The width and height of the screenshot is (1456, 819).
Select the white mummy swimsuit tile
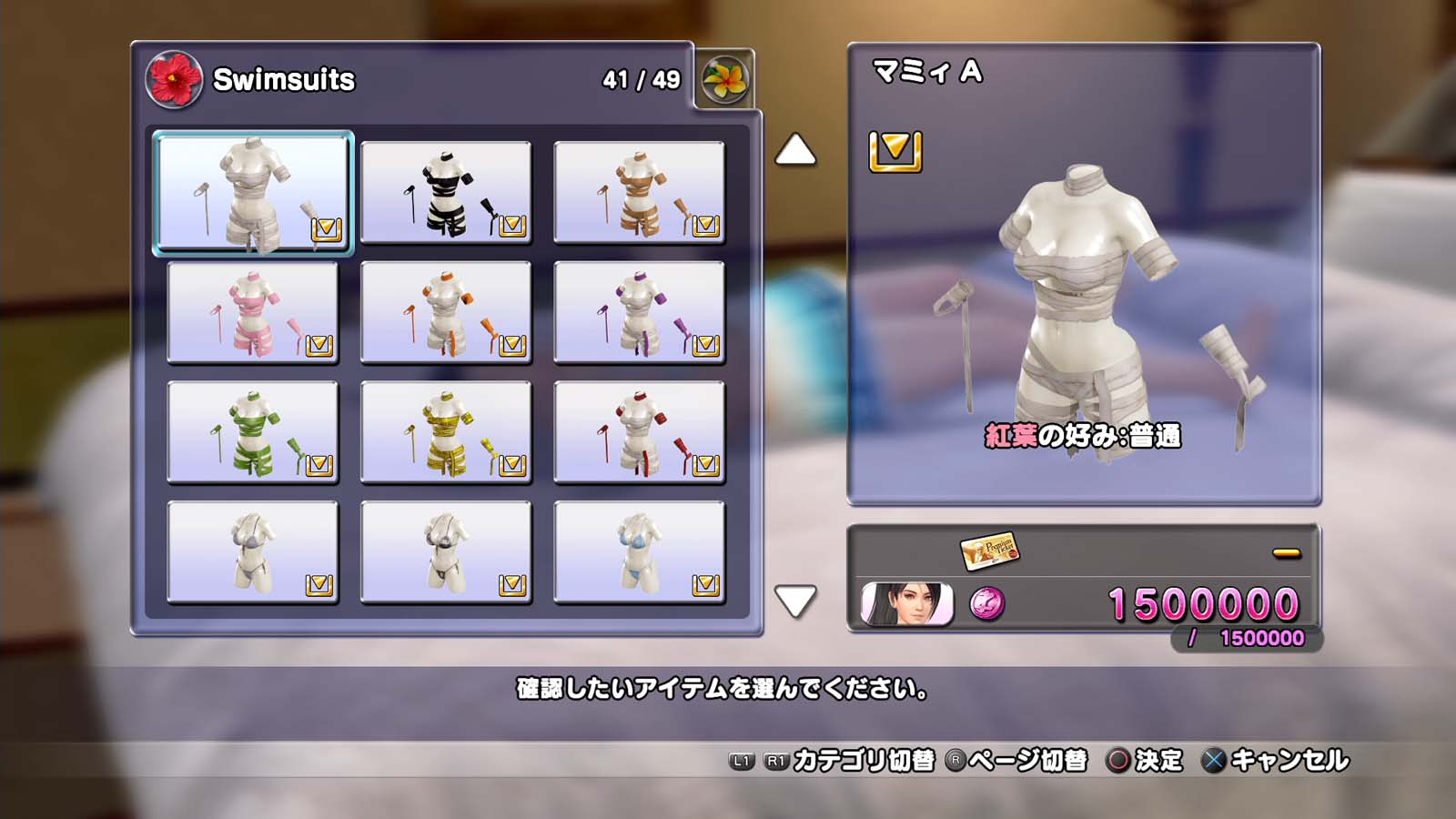coord(253,193)
